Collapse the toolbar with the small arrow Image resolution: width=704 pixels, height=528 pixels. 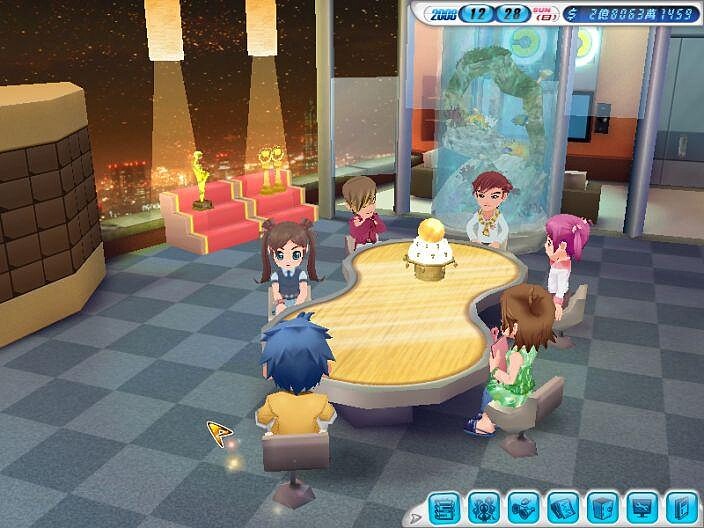[x=416, y=516]
